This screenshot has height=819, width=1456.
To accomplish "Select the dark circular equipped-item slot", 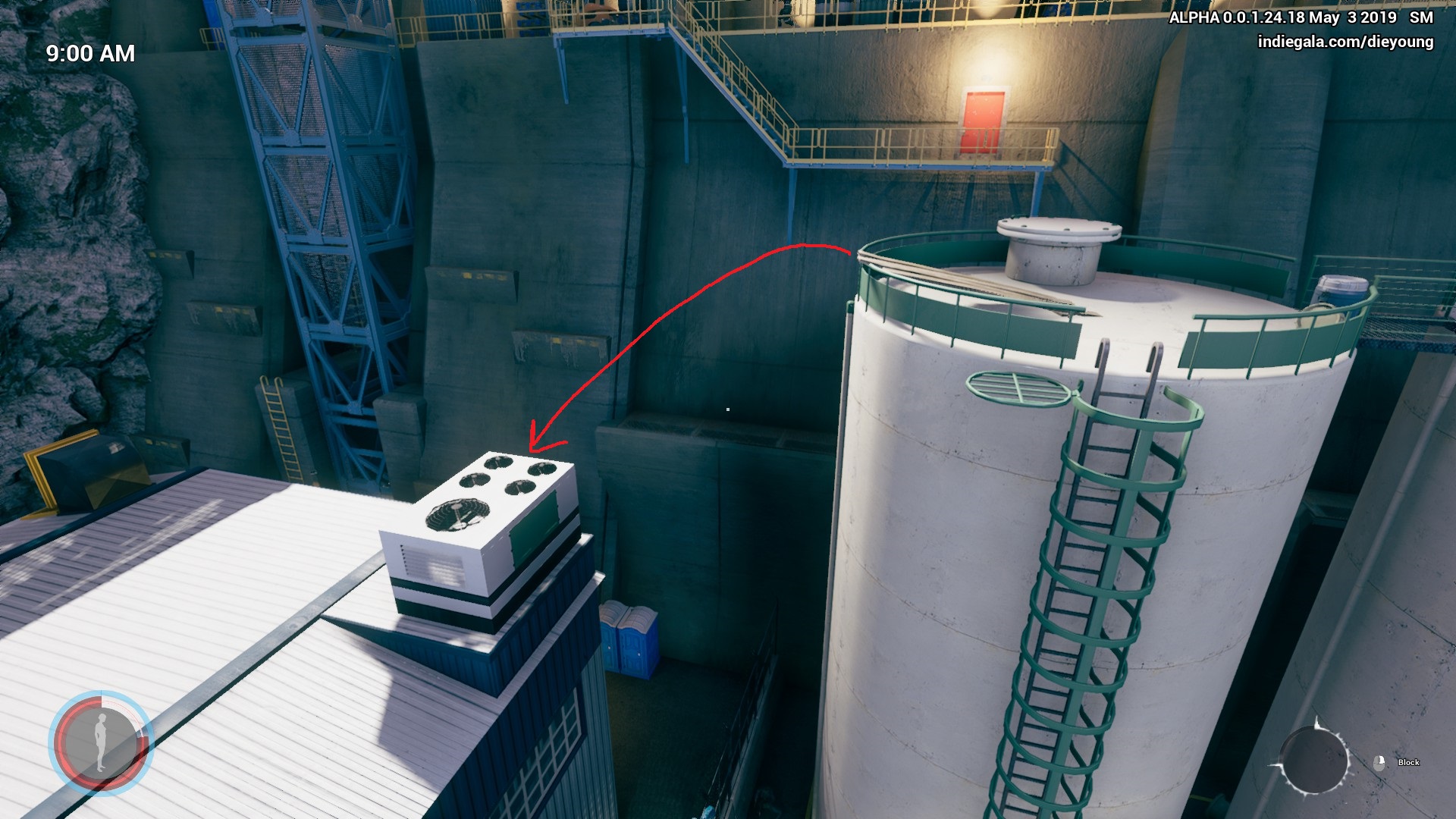I will pyautogui.click(x=1313, y=760).
